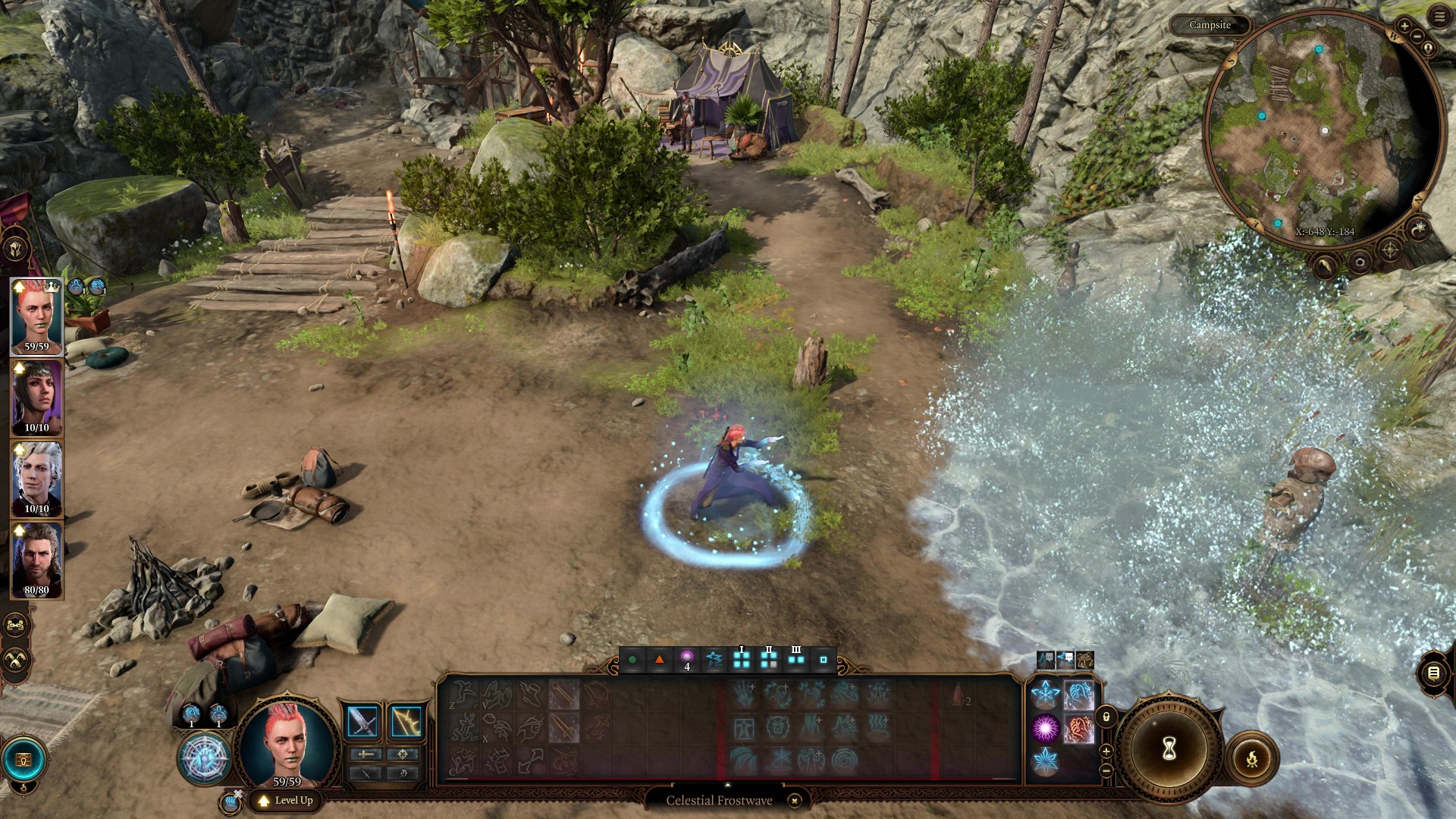Image resolution: width=1456 pixels, height=819 pixels.
Task: Select the white-haired companion portrait
Action: (x=36, y=479)
